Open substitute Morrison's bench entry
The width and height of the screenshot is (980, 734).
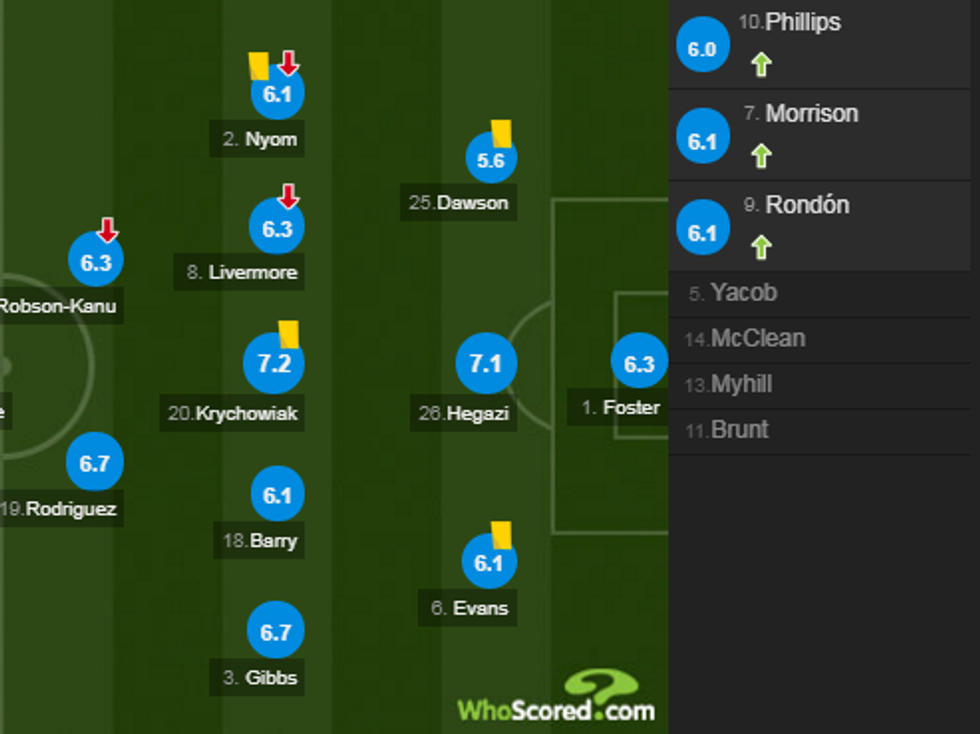coord(811,114)
